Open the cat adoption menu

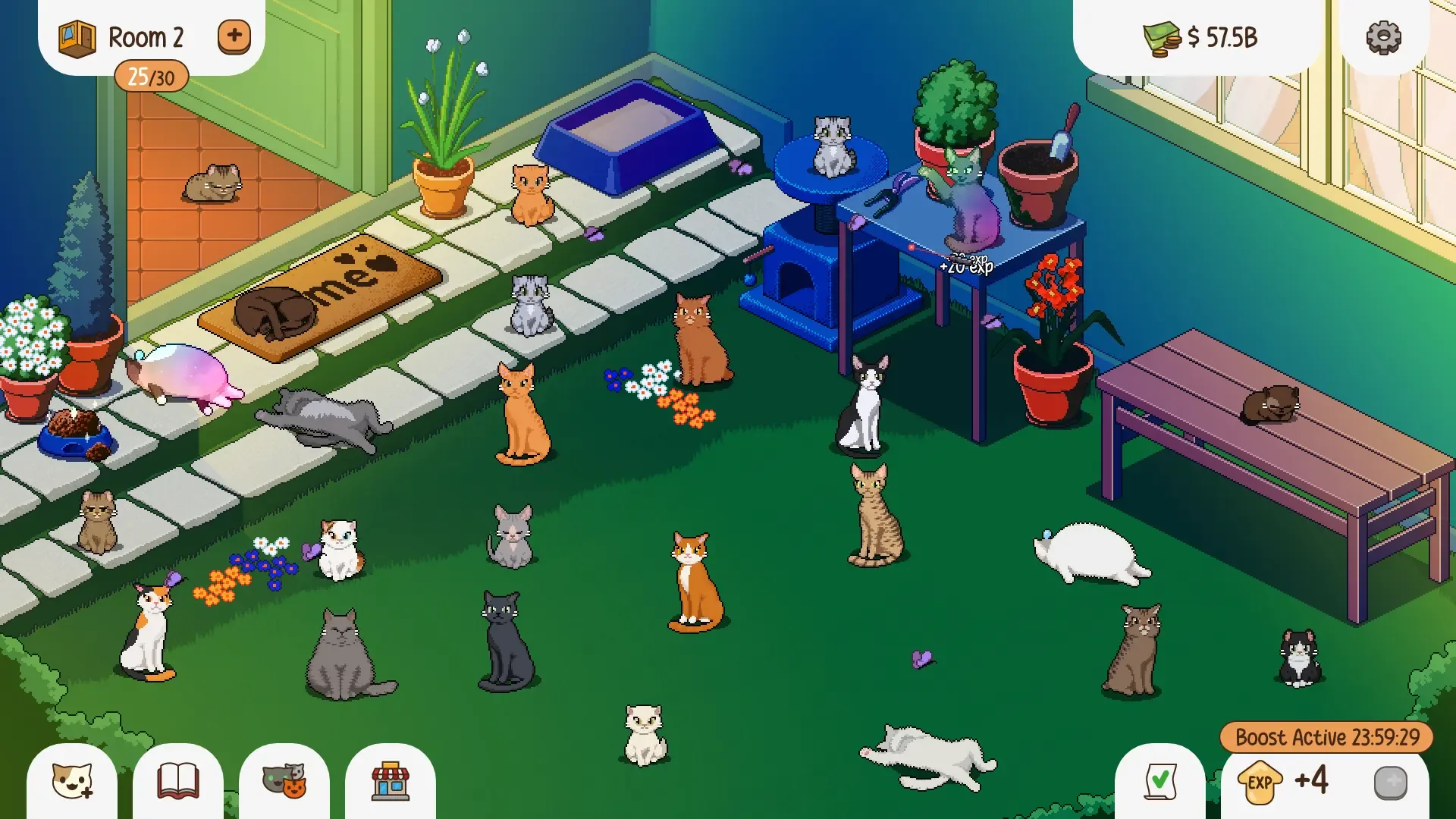pos(71,783)
